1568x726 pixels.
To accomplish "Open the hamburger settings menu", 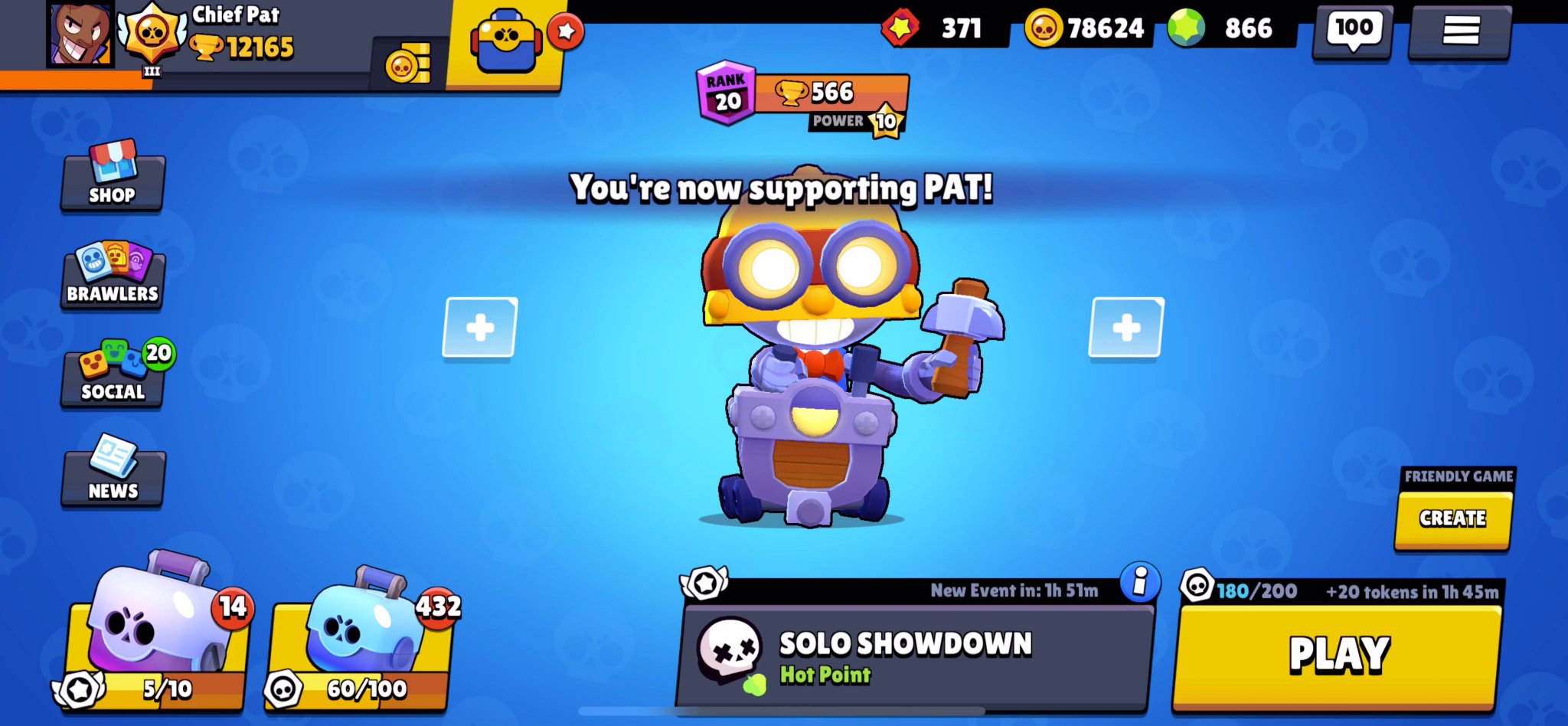I will point(1461,31).
